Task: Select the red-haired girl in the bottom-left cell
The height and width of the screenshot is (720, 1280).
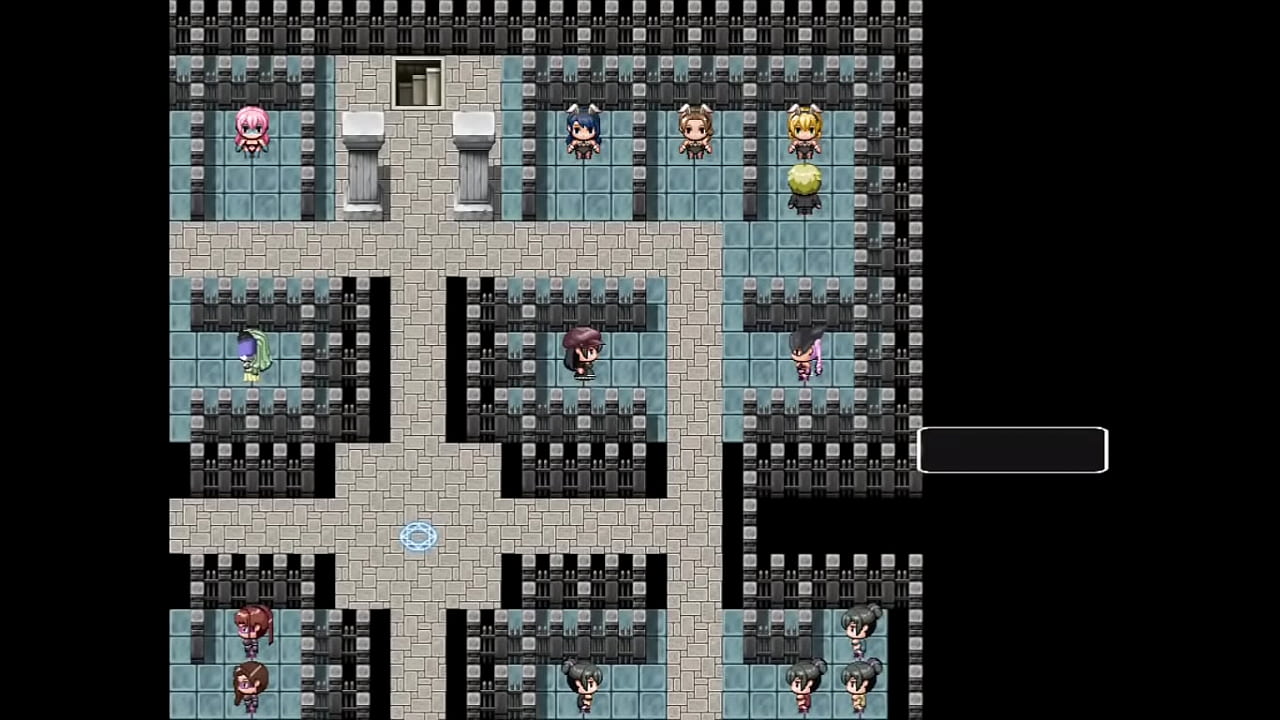Action: click(x=250, y=625)
